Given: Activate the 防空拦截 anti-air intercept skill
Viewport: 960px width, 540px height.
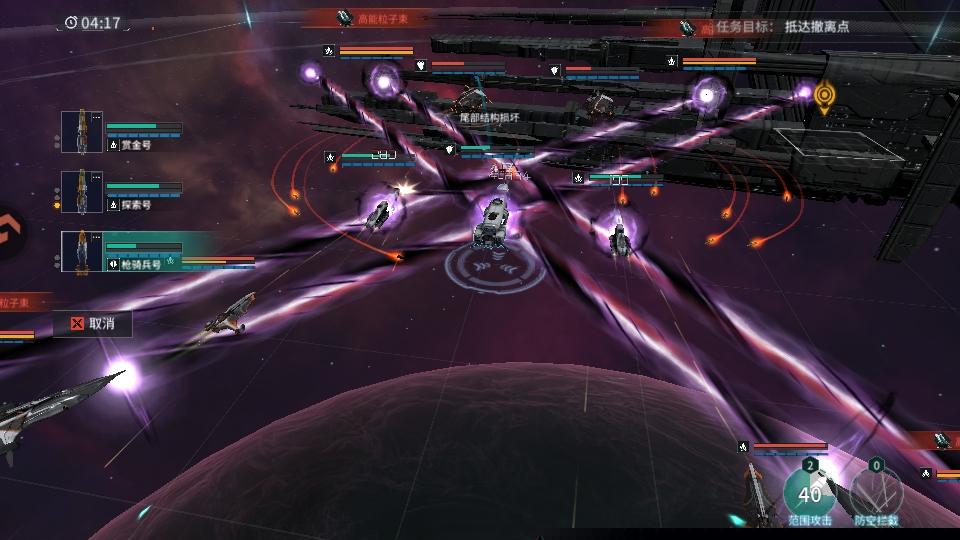Looking at the screenshot, I should point(876,491).
